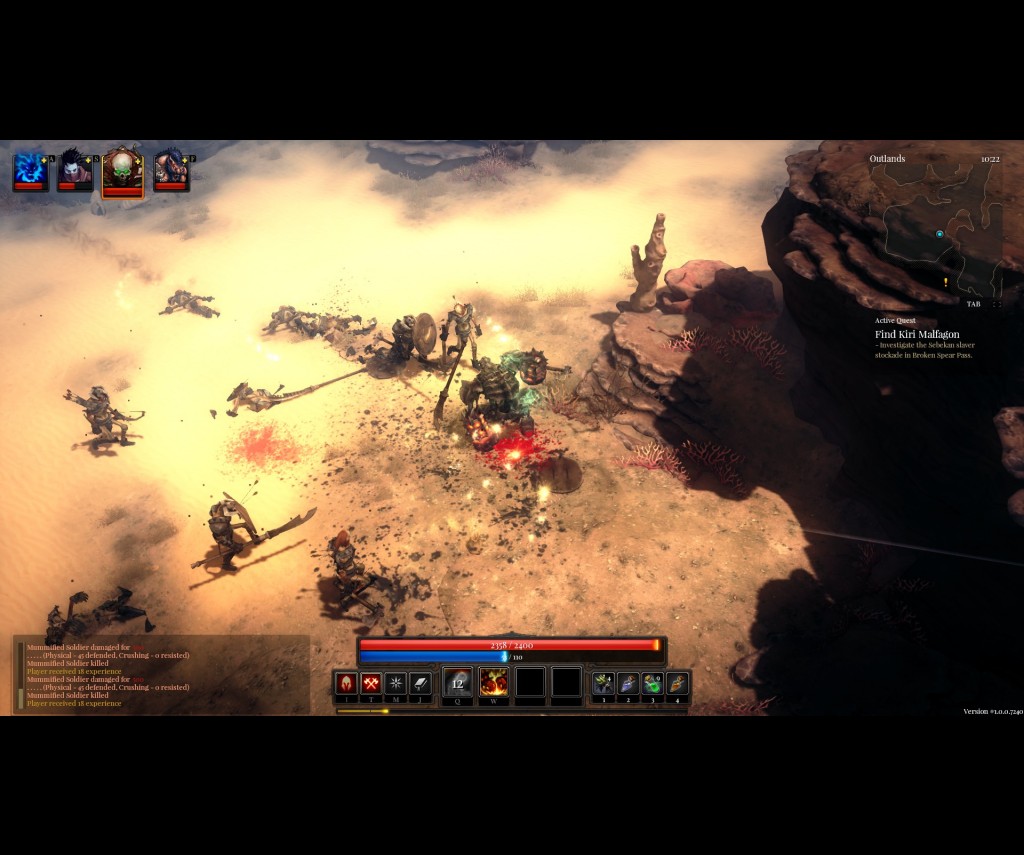Viewport: 1024px width, 855px height.
Task: Select the blue flame spirit portrait
Action: pos(30,170)
